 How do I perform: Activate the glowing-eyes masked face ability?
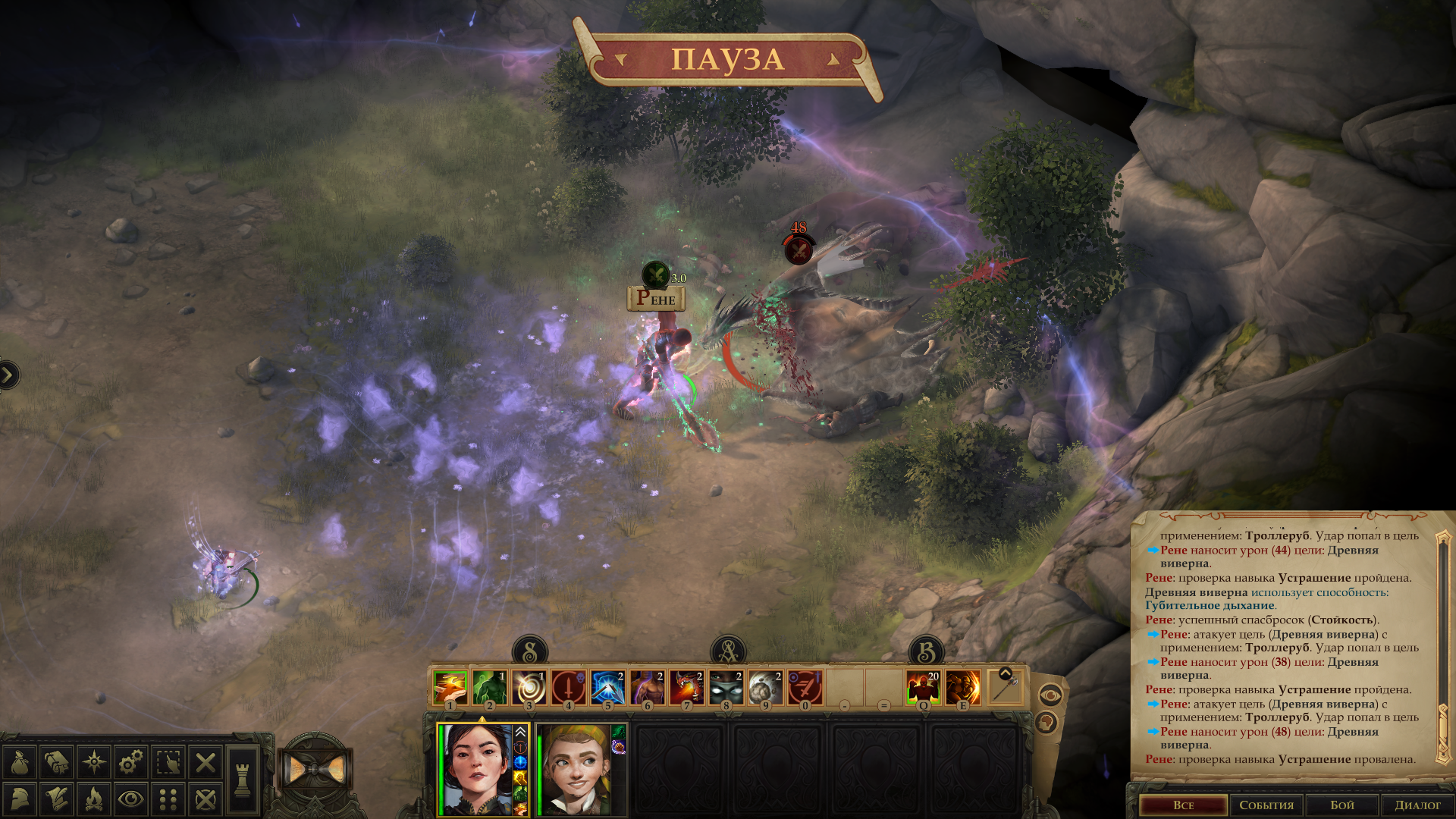pos(726,688)
